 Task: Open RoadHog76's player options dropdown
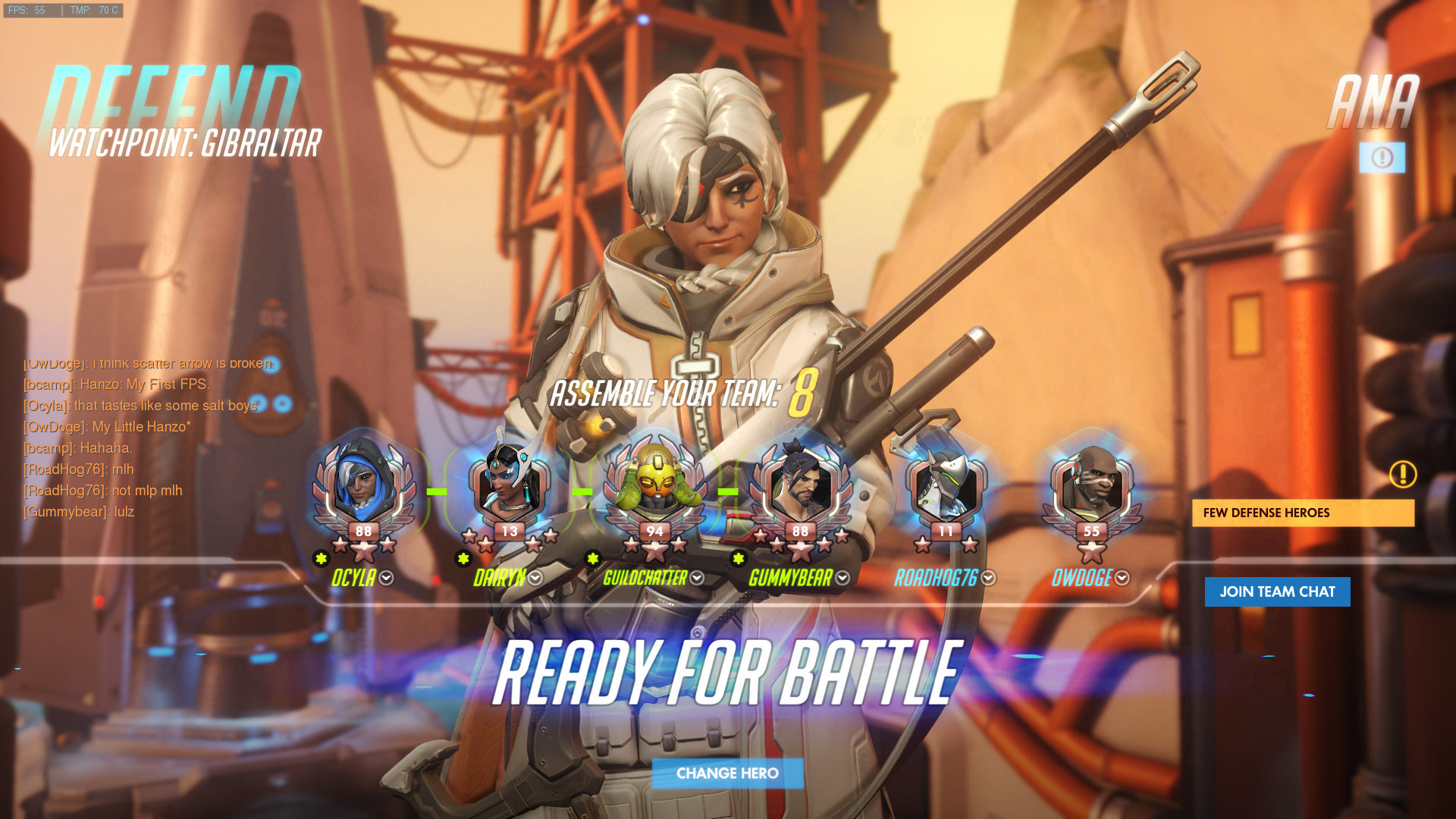click(988, 578)
